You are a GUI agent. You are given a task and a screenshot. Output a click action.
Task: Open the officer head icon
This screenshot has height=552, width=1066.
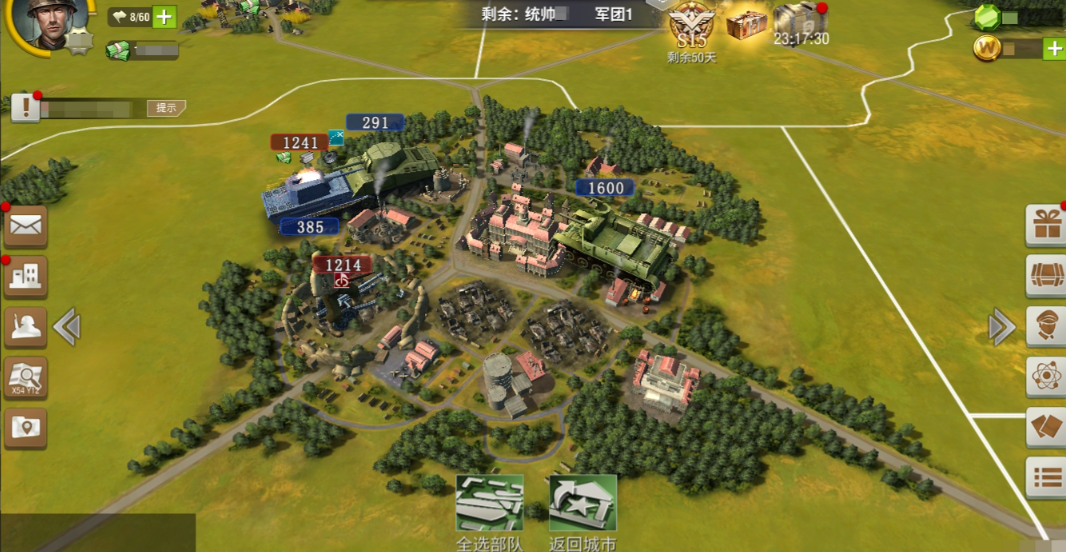tap(1046, 326)
